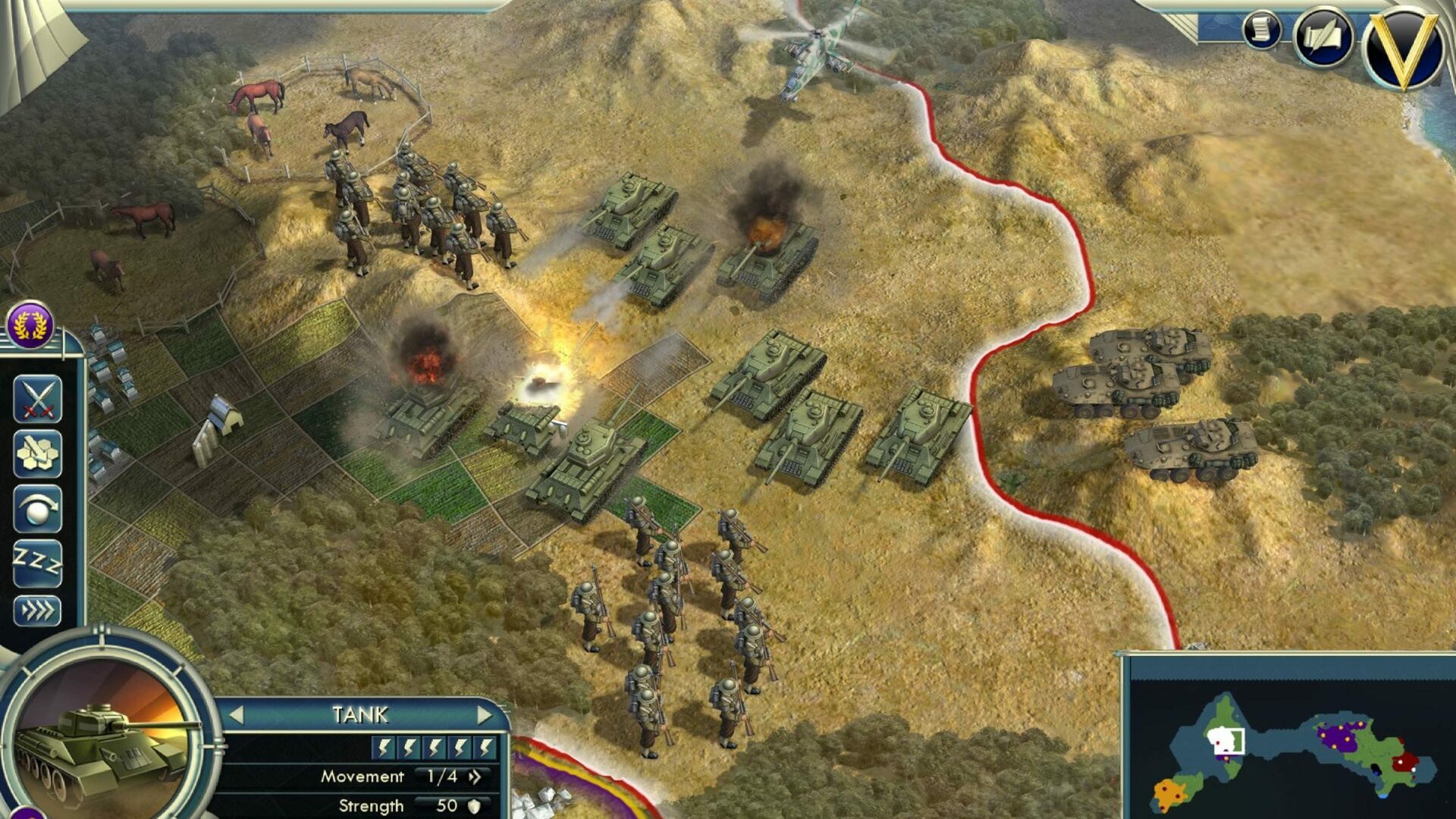The width and height of the screenshot is (1456, 819).
Task: Click the golden V emblem button
Action: (x=1404, y=47)
